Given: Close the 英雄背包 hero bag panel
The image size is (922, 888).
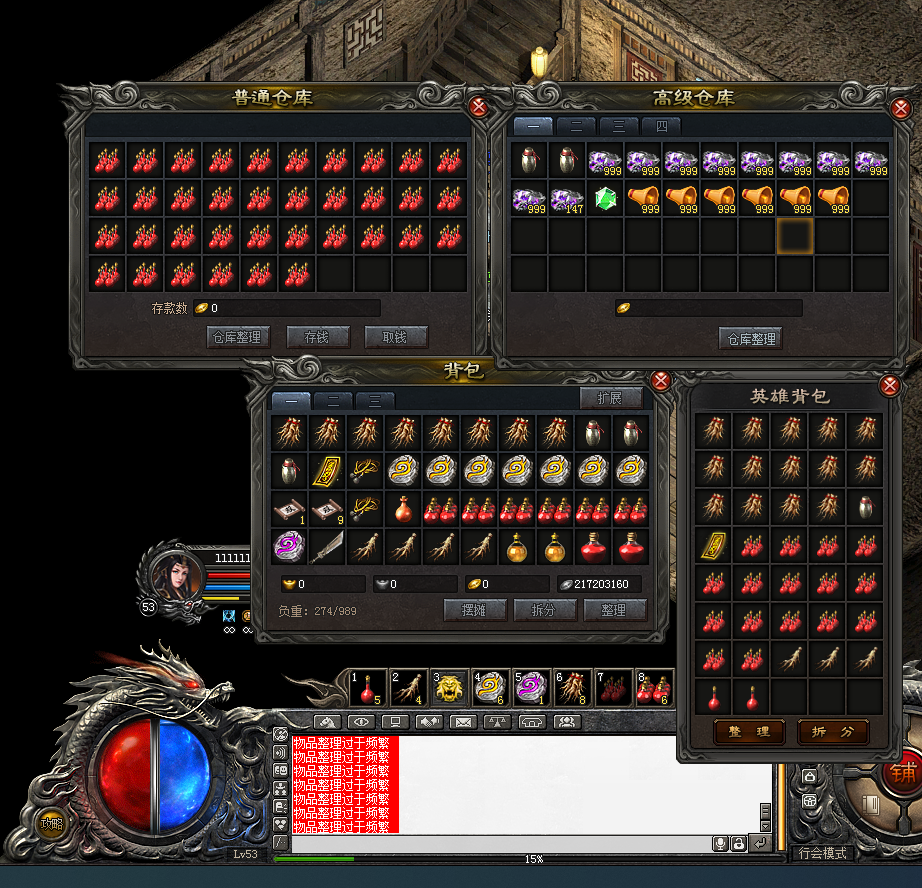Looking at the screenshot, I should tap(889, 386).
